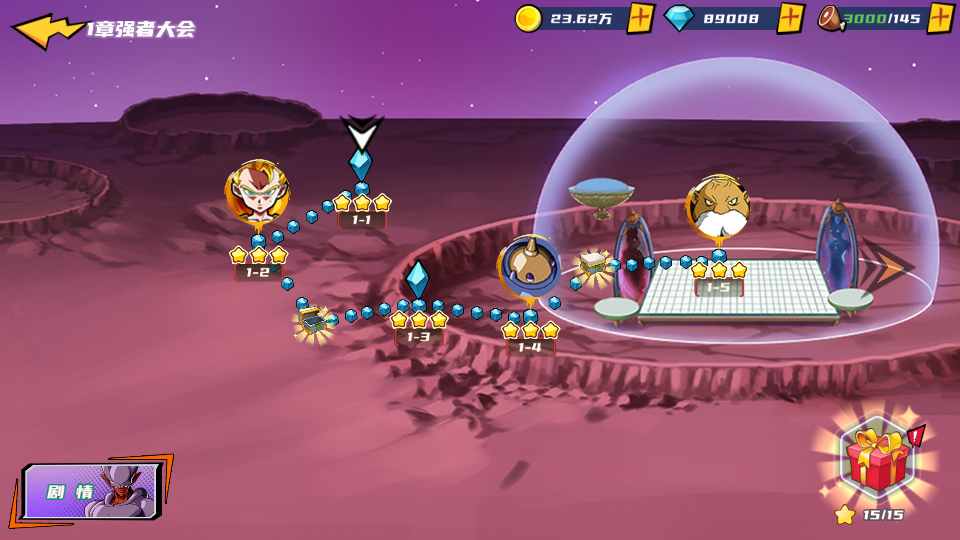Image resolution: width=960 pixels, height=540 pixels.
Task: Enter stage 1-2 with the orange-haired fighter
Action: (x=257, y=193)
